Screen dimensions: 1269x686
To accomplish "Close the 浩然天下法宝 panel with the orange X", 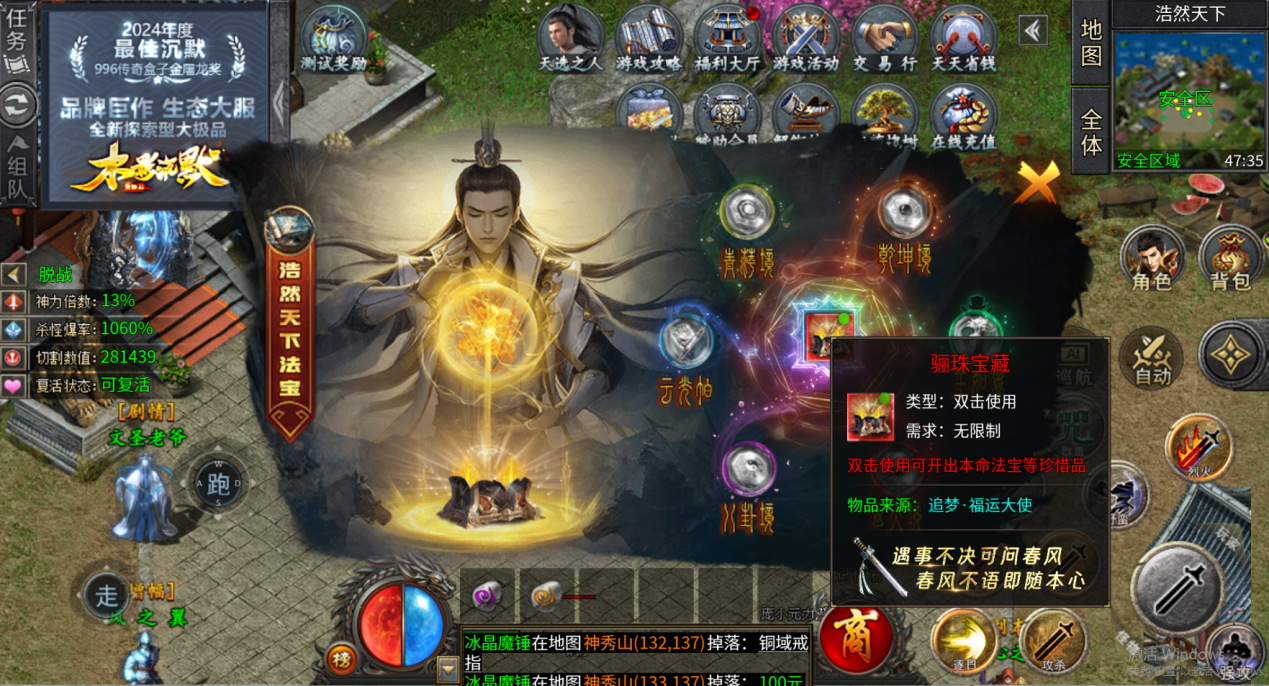I will 1038,182.
